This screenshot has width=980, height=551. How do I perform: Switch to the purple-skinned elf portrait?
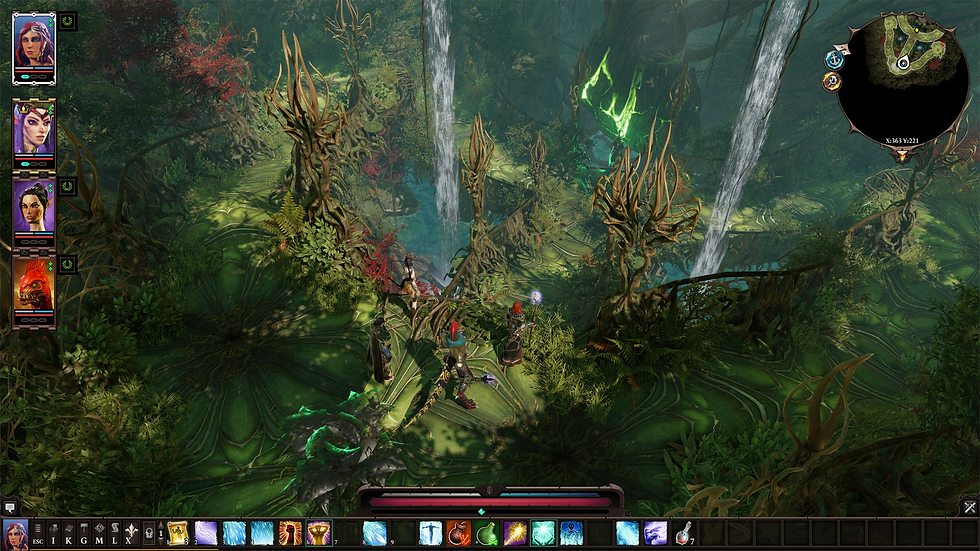click(x=33, y=127)
